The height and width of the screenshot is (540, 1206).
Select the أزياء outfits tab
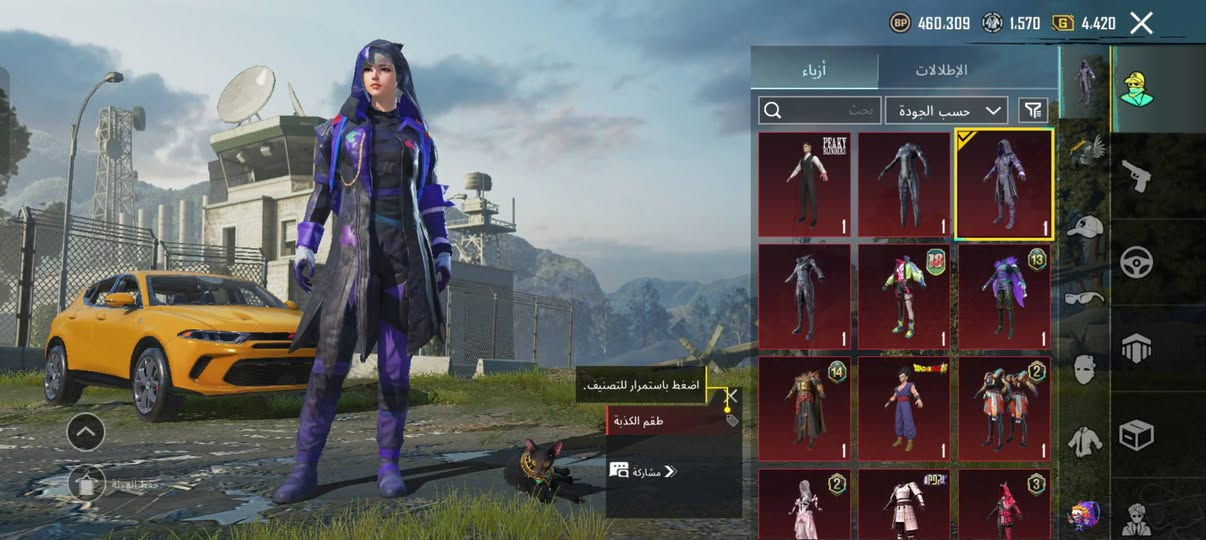tap(814, 71)
